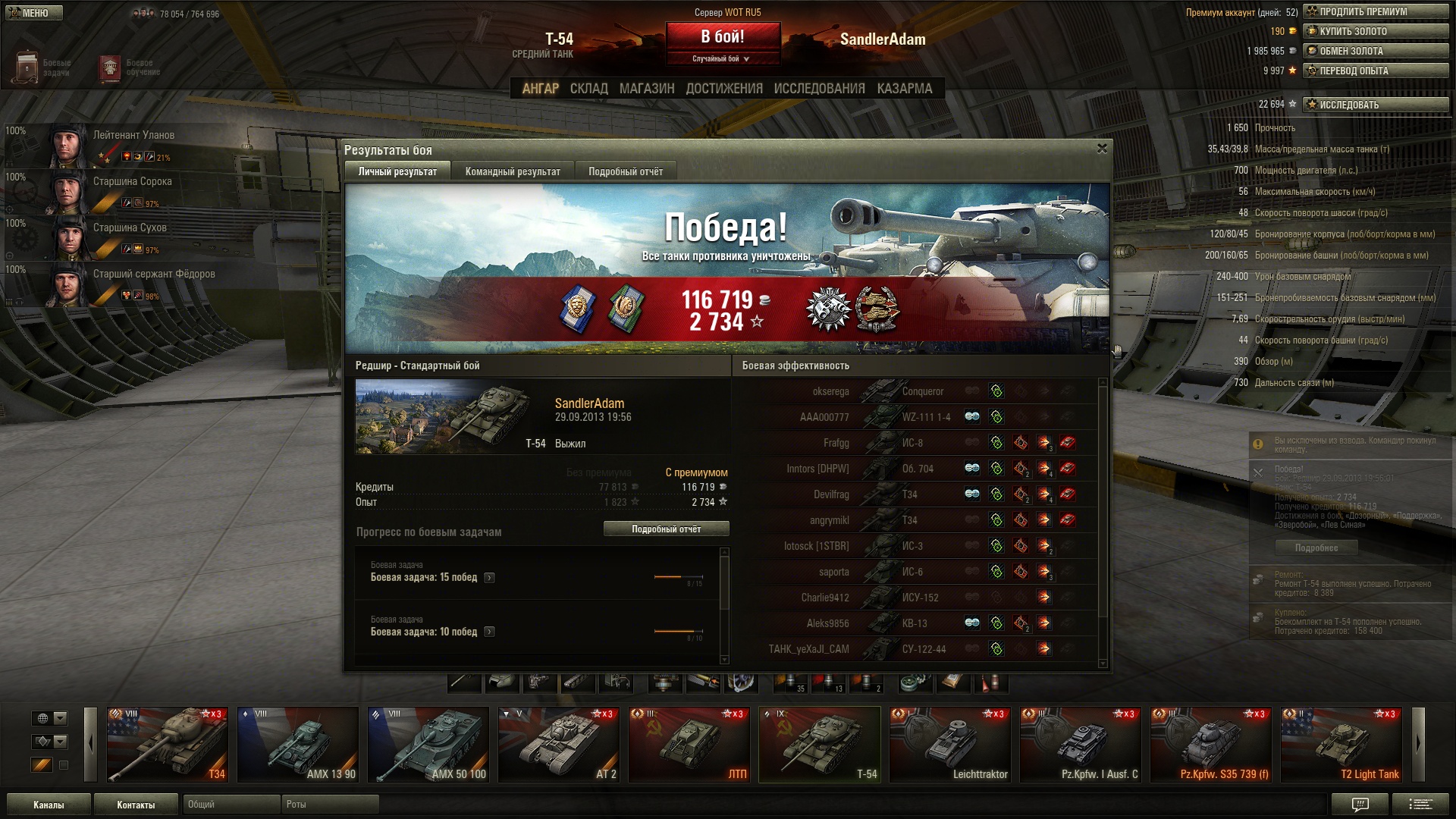Click the КУПИТЬ ЗОЛОТО button
This screenshot has height=819, width=1456.
pos(1375,31)
